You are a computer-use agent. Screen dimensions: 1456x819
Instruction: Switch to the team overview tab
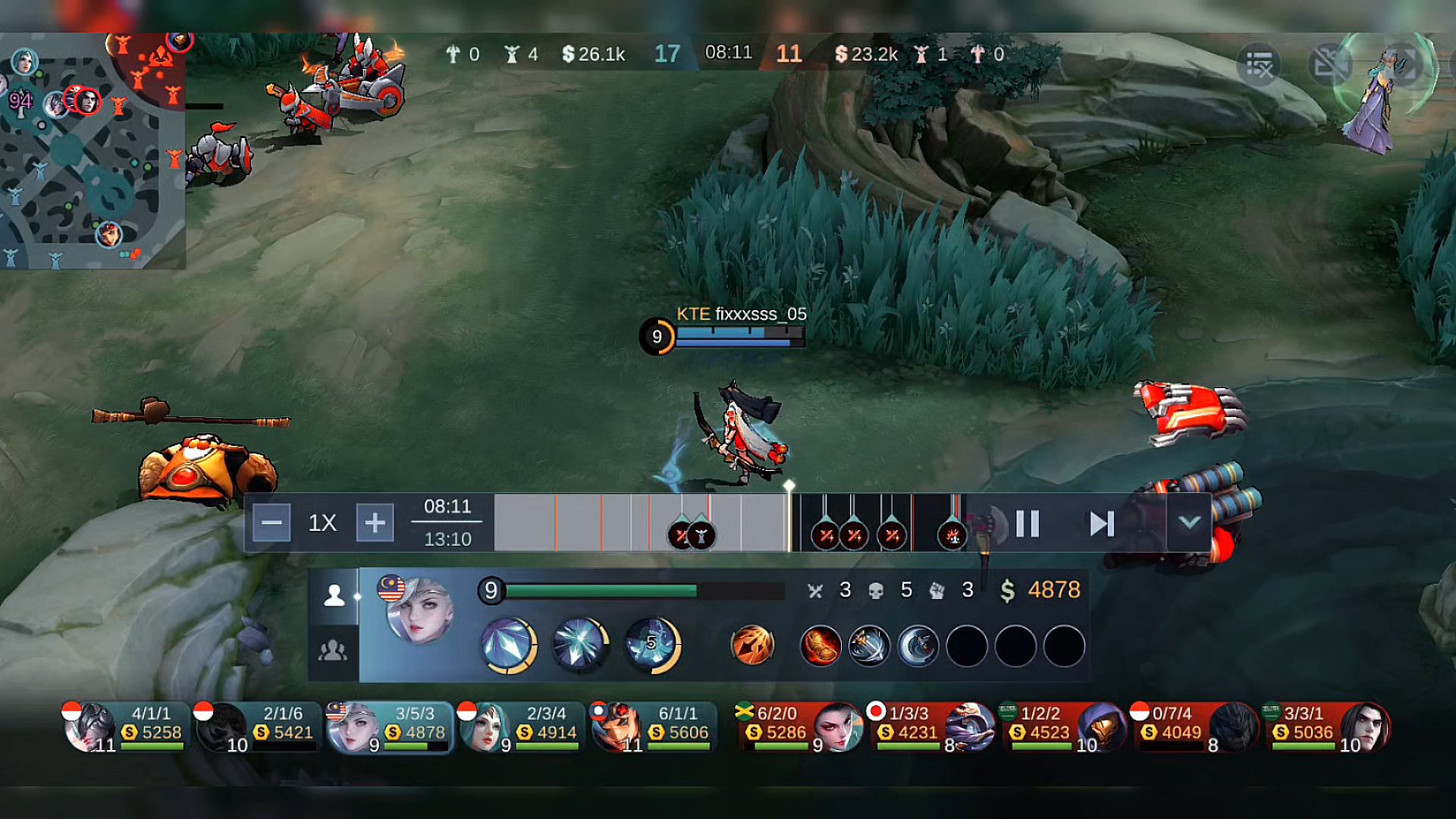pos(334,651)
